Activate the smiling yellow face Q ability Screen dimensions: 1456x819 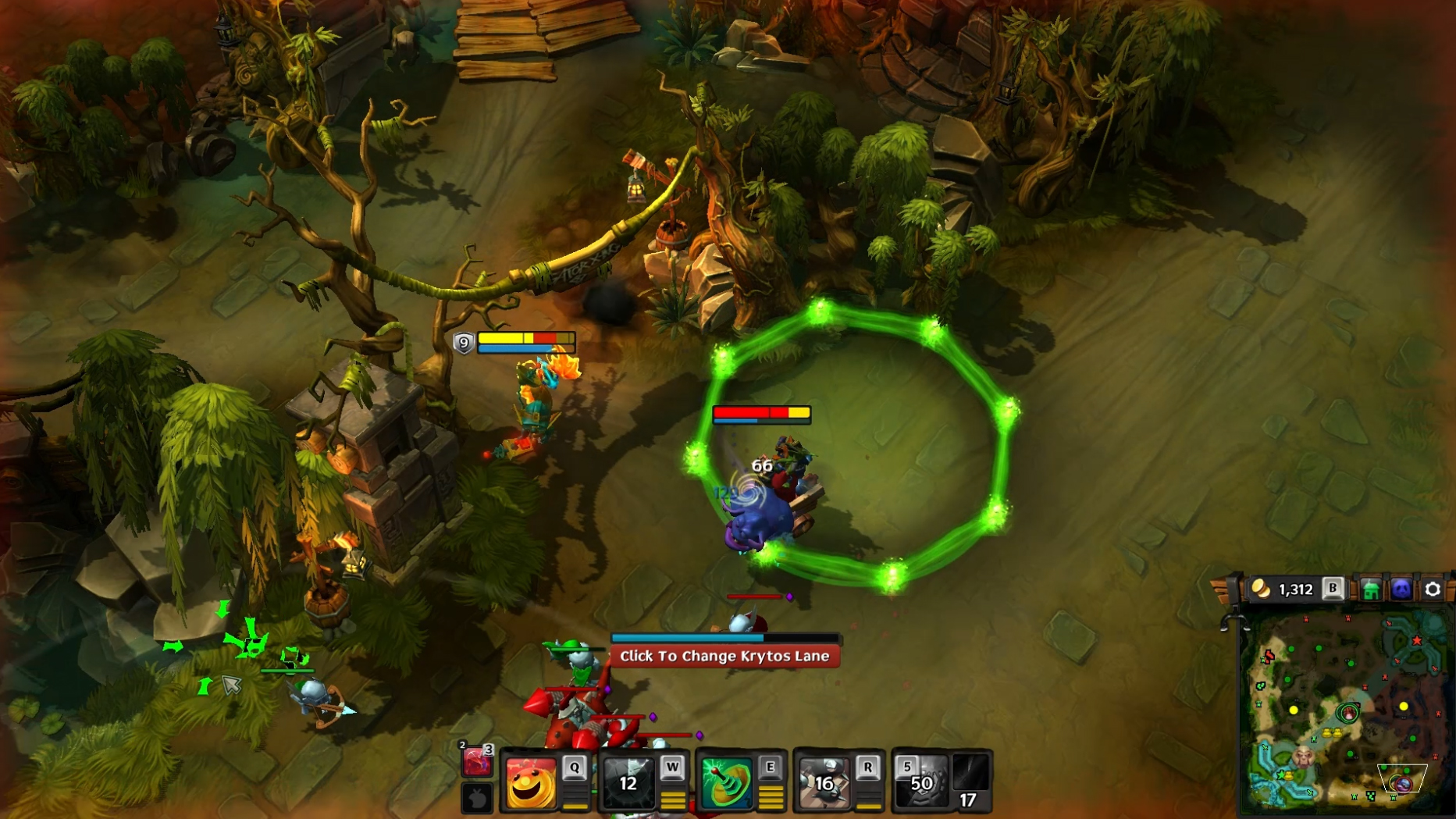point(531,782)
